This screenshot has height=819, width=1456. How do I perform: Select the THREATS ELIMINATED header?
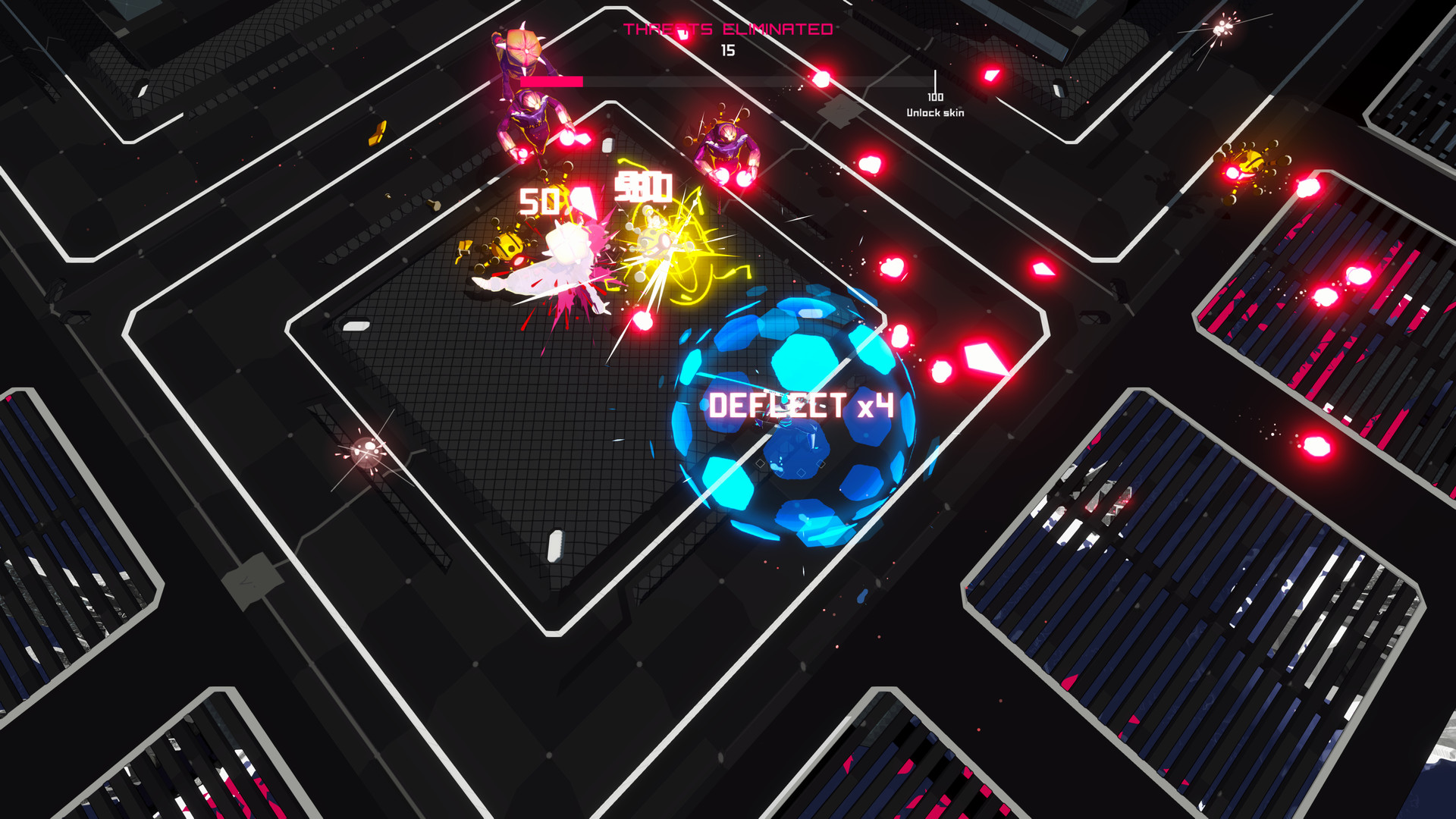728,30
